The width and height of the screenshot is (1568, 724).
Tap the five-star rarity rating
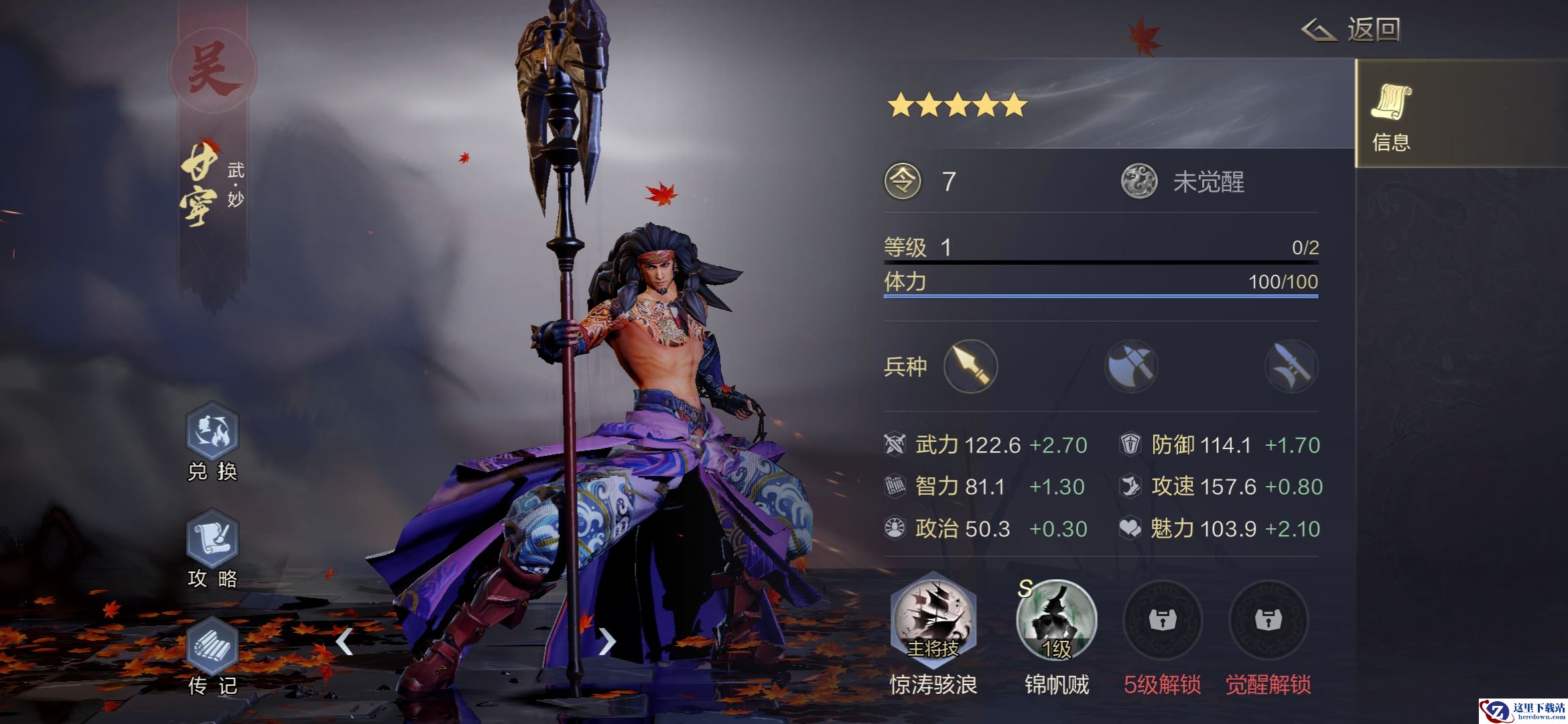(x=957, y=105)
